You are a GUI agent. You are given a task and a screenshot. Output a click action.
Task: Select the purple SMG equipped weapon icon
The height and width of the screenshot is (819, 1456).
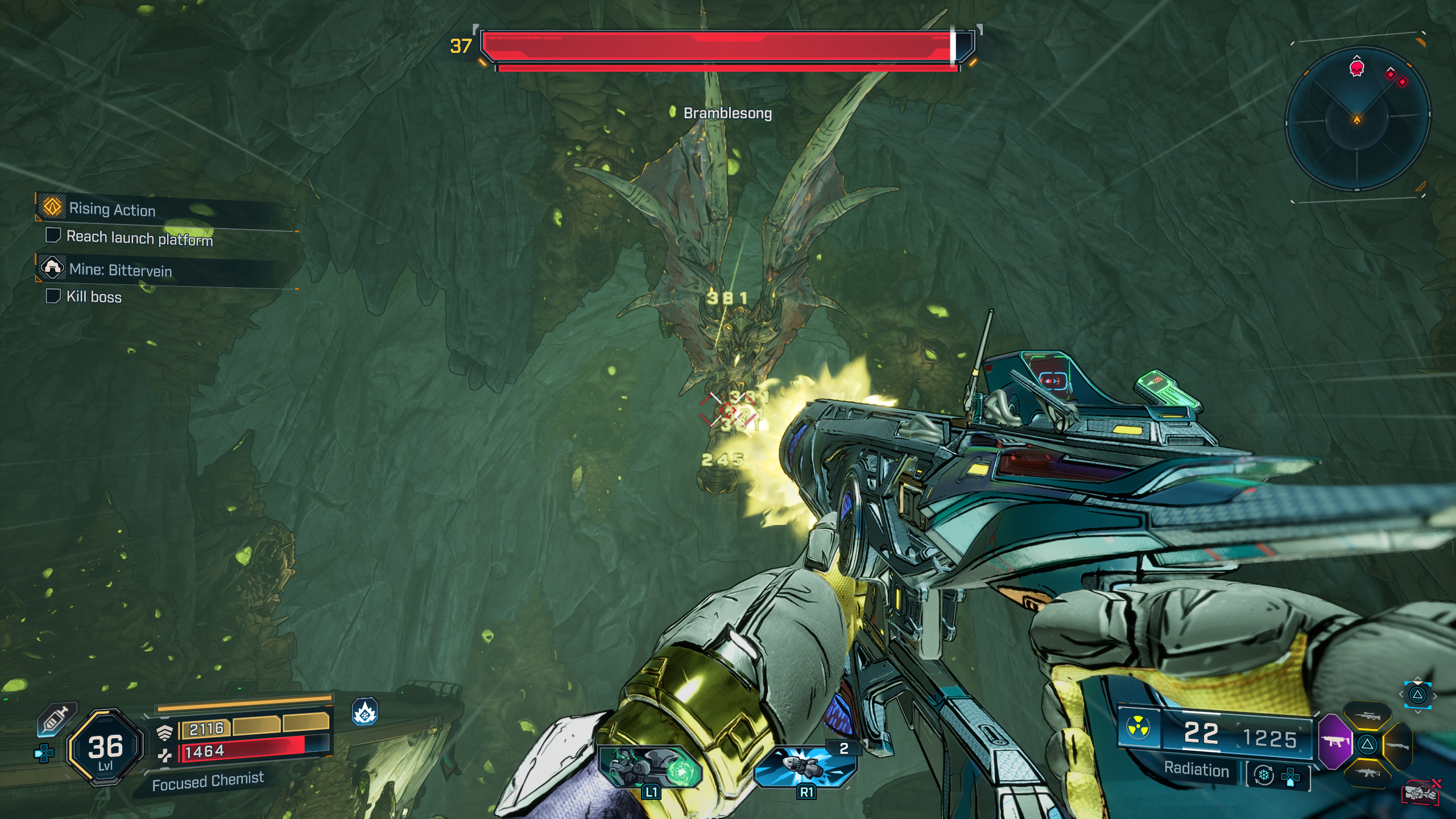[1335, 742]
